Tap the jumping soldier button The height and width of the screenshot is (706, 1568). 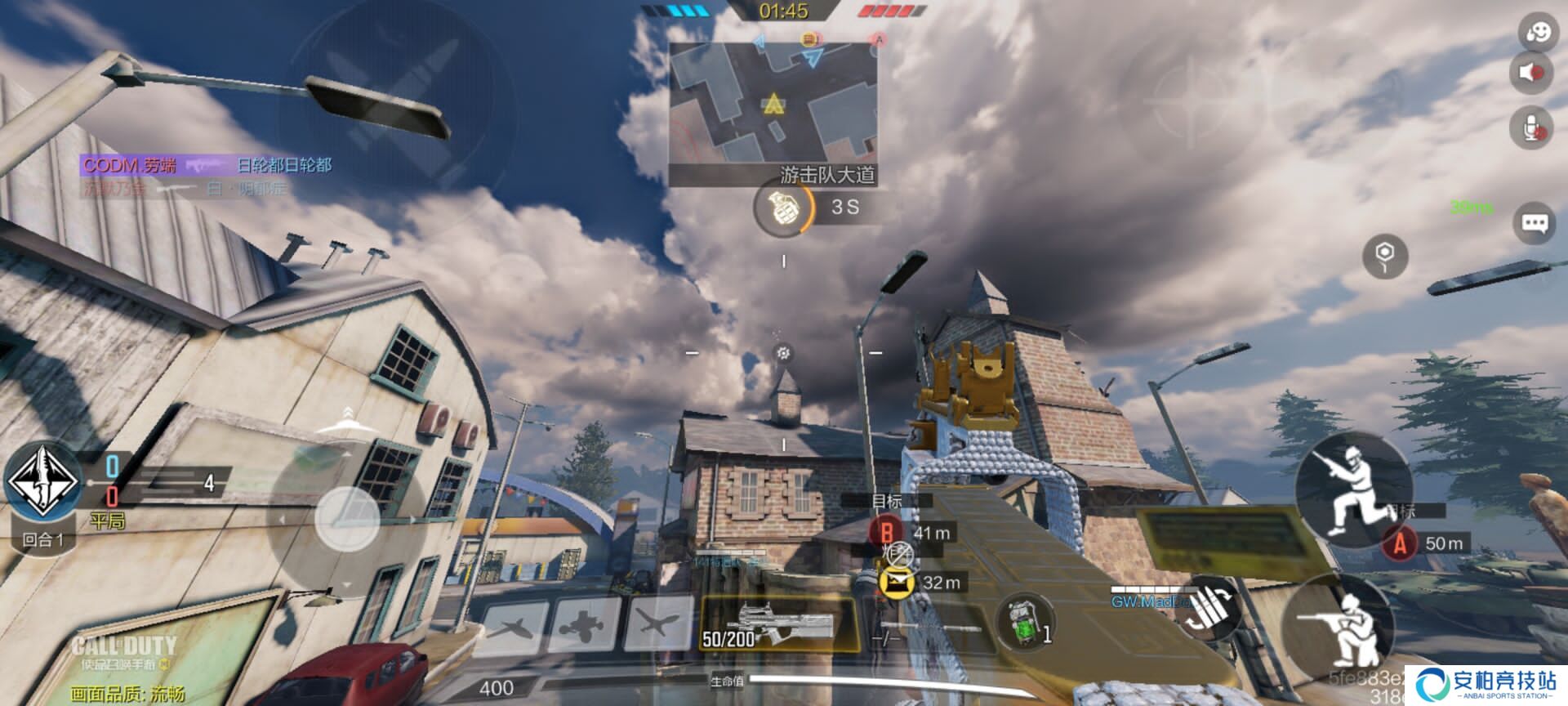[1352, 489]
